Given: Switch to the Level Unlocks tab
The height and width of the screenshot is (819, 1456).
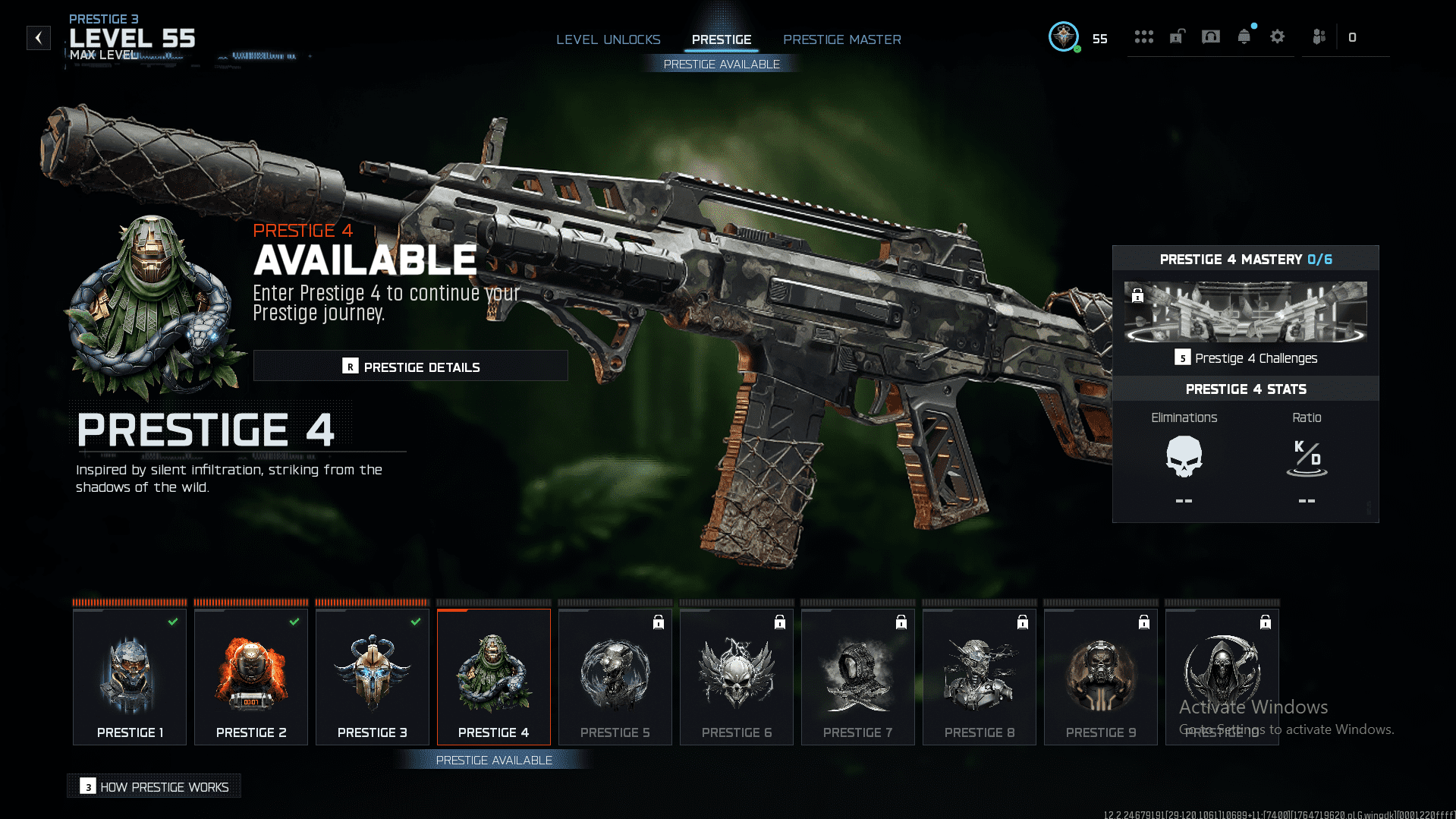Looking at the screenshot, I should pyautogui.click(x=609, y=39).
